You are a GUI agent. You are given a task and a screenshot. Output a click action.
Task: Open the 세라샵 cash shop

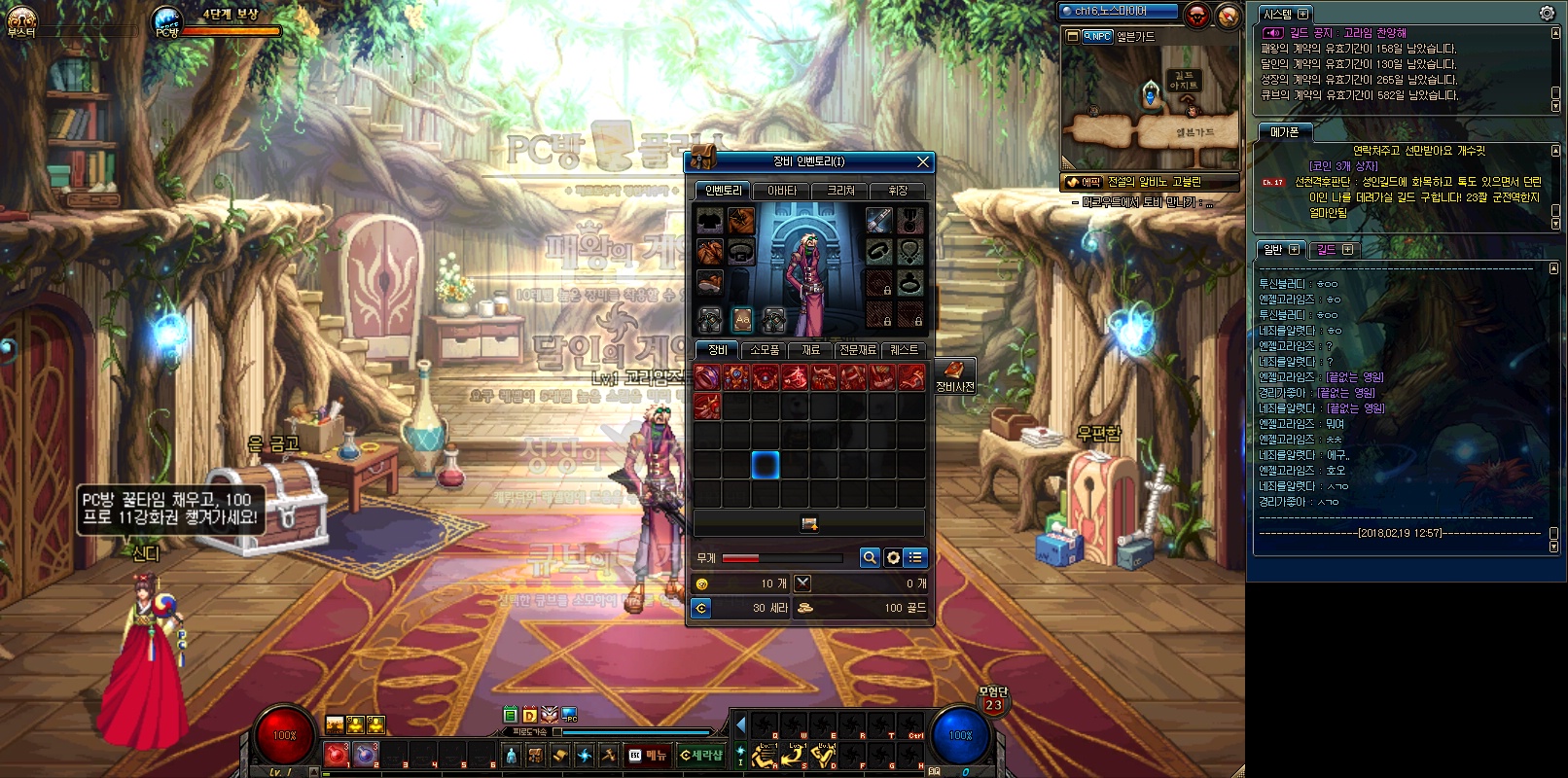tap(701, 755)
